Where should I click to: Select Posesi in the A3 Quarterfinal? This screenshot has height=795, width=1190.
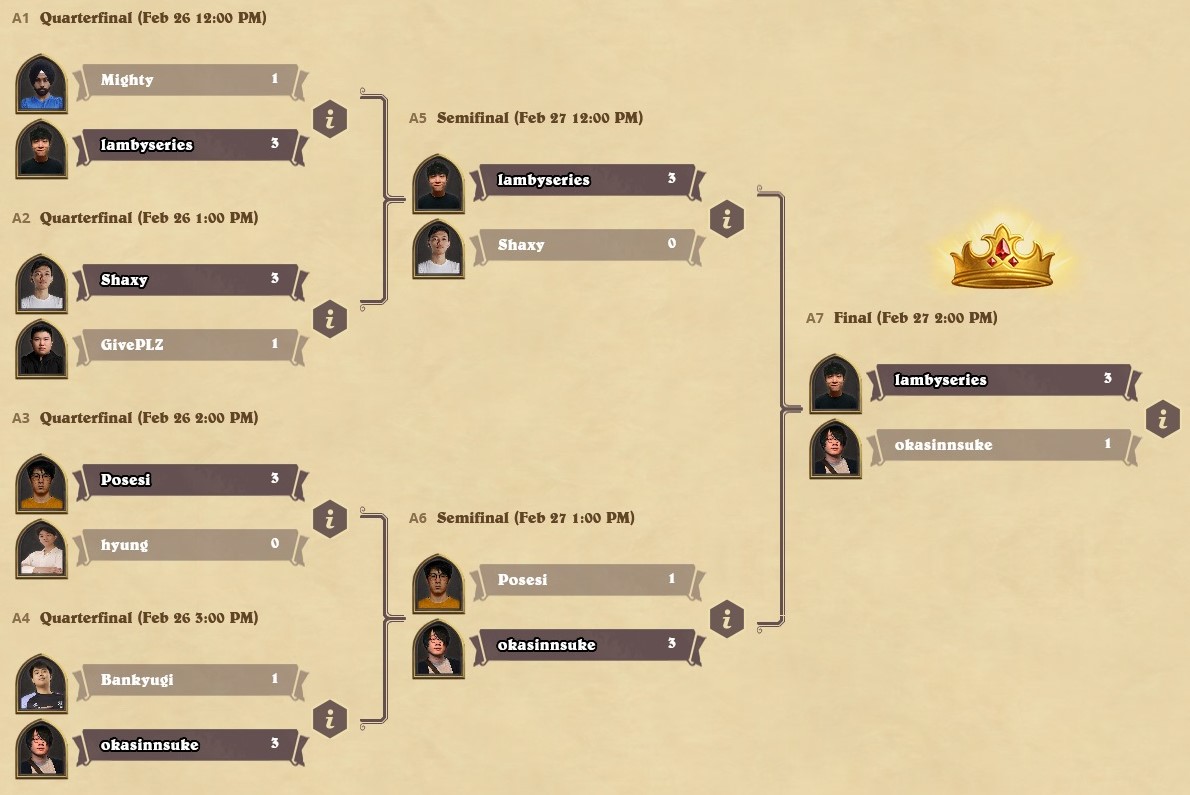[x=188, y=480]
